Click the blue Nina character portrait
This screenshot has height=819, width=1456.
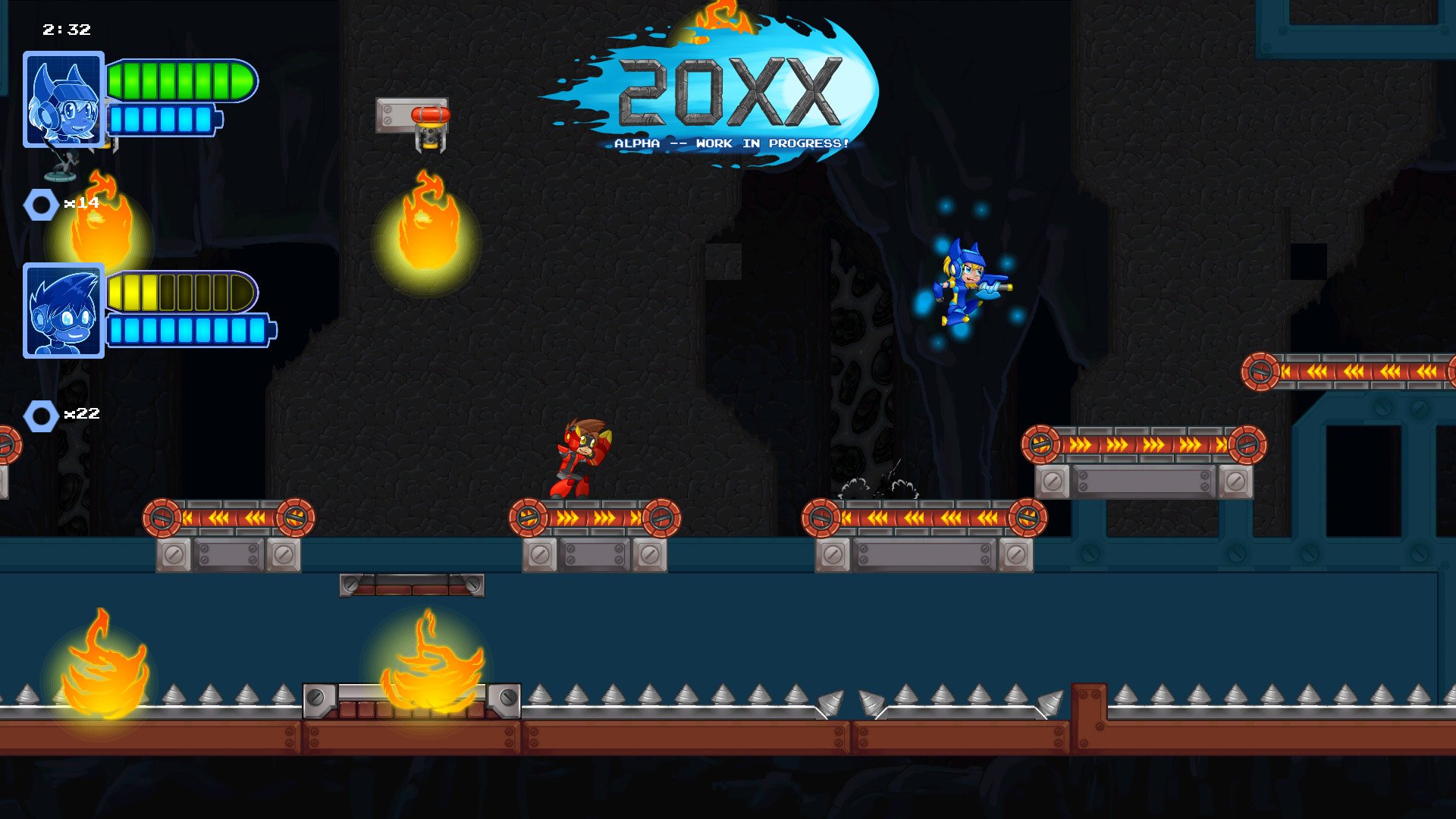coord(64,99)
